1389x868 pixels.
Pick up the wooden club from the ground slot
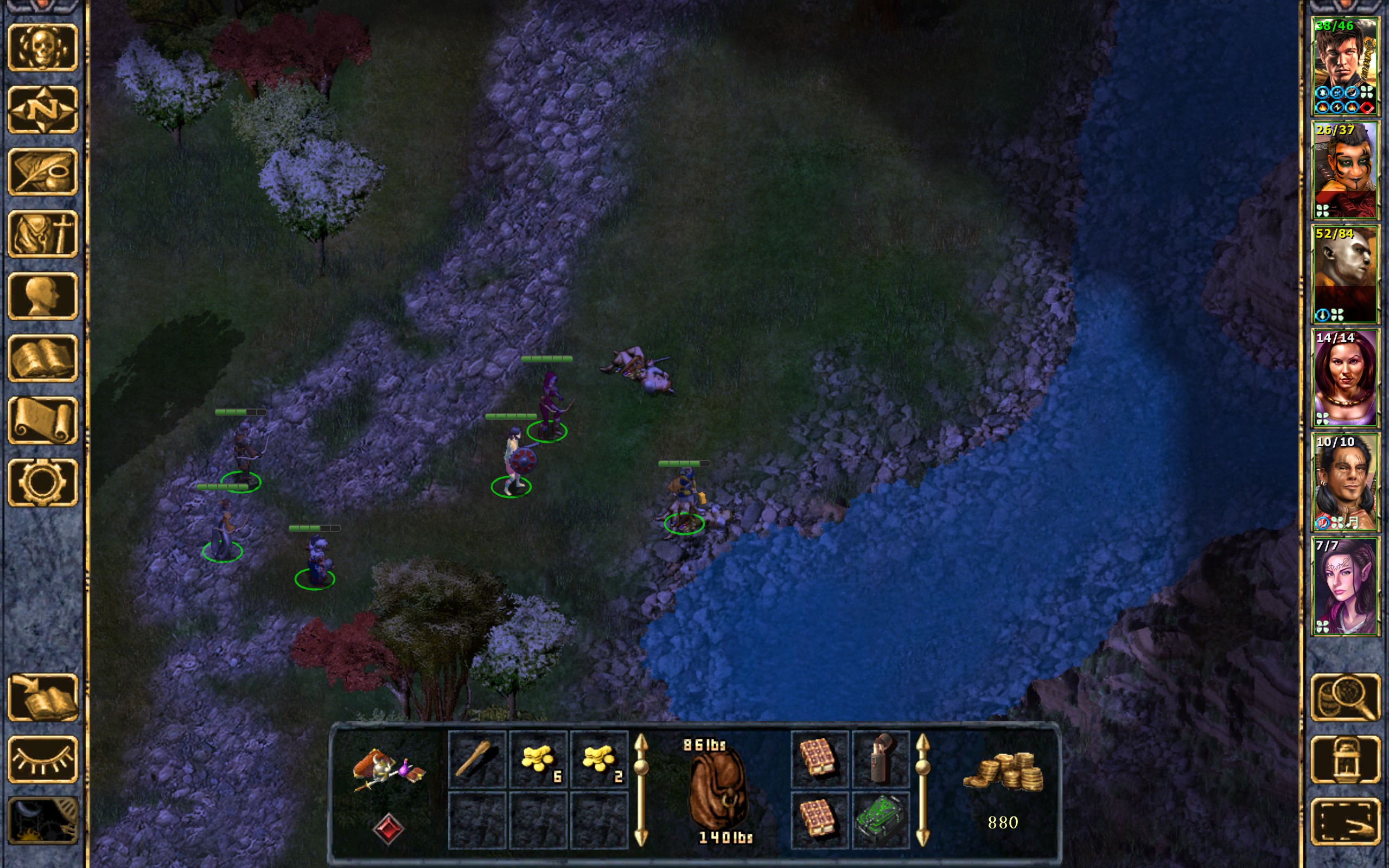[477, 758]
